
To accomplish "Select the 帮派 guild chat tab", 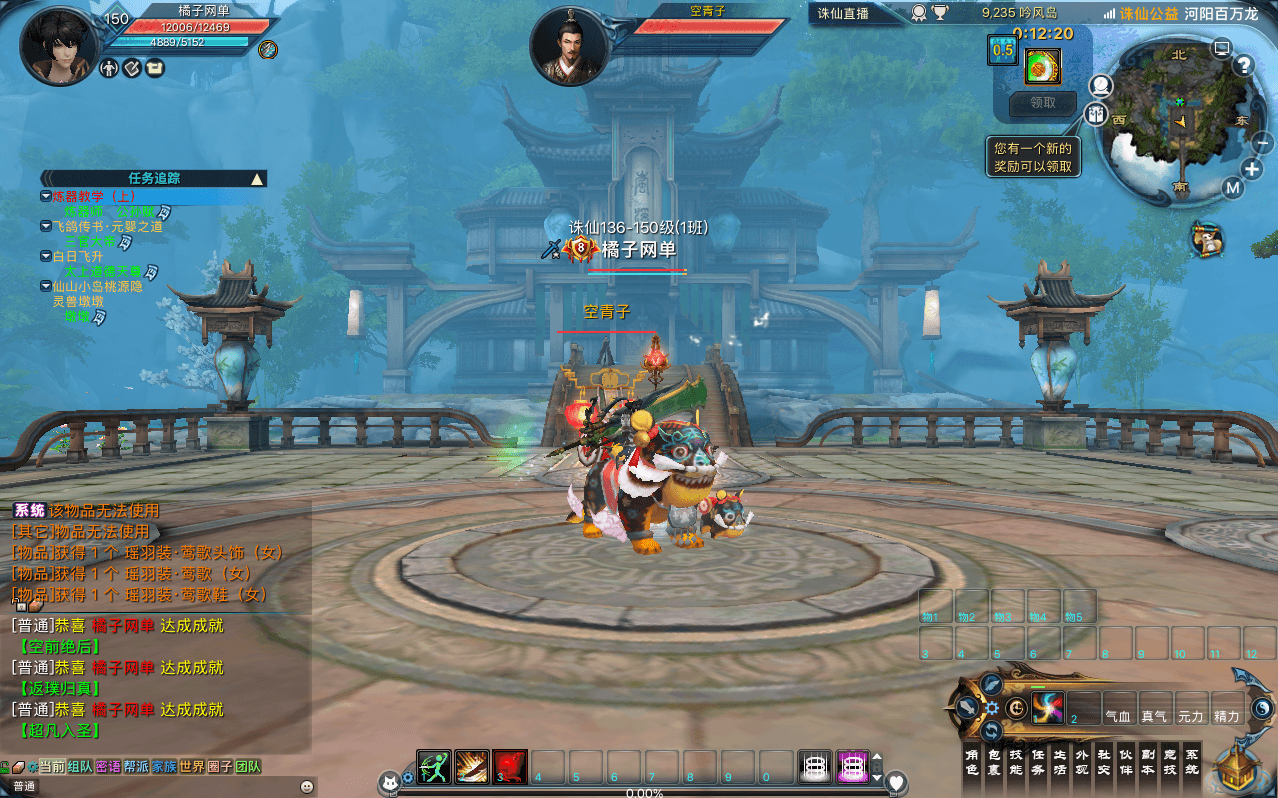I will 136,767.
